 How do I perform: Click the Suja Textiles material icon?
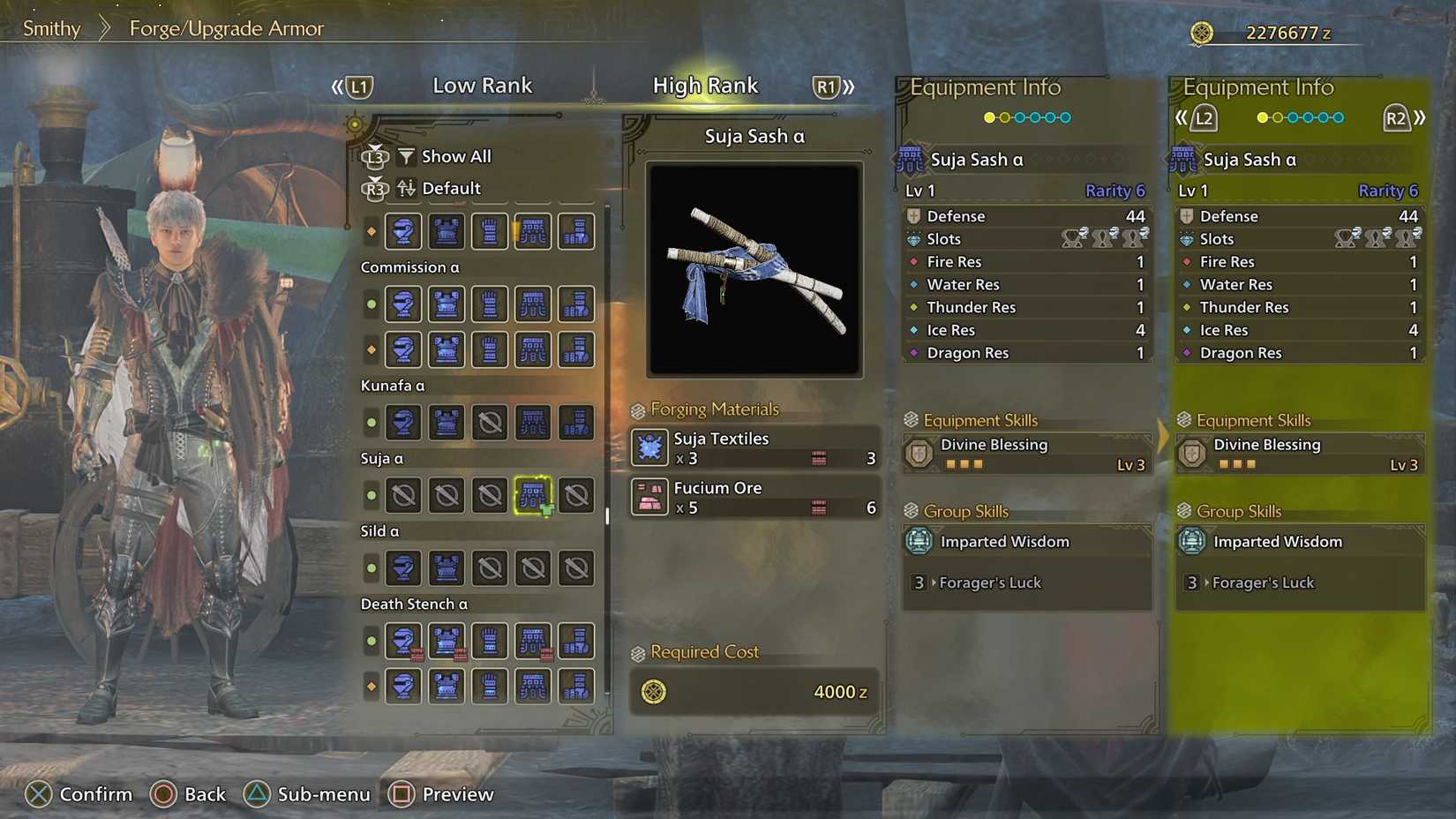click(x=649, y=447)
